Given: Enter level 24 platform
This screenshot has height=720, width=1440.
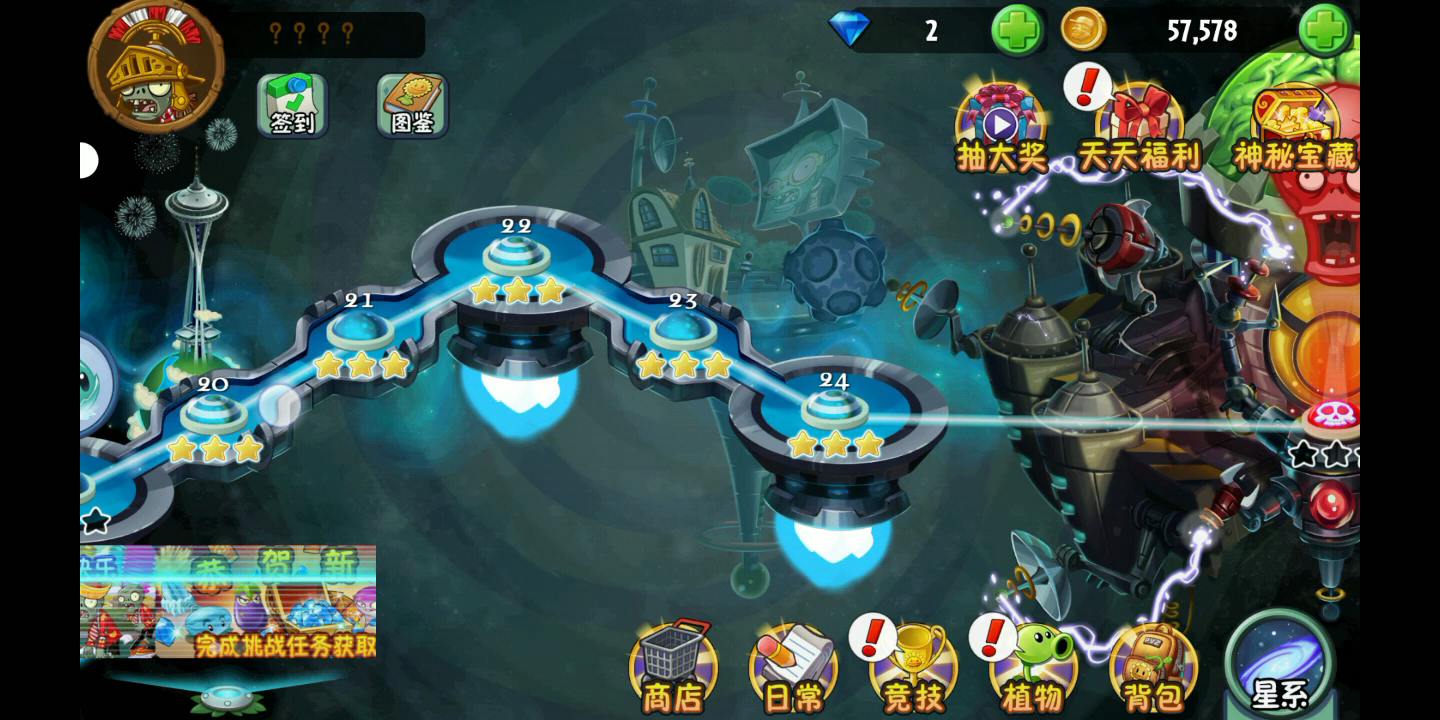Looking at the screenshot, I should (834, 408).
